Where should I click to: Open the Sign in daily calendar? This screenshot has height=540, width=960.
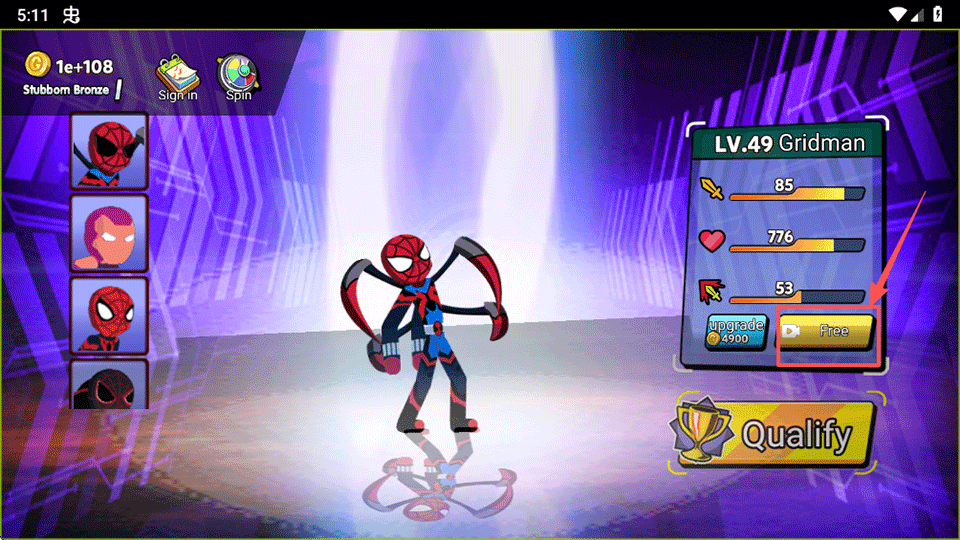(178, 77)
